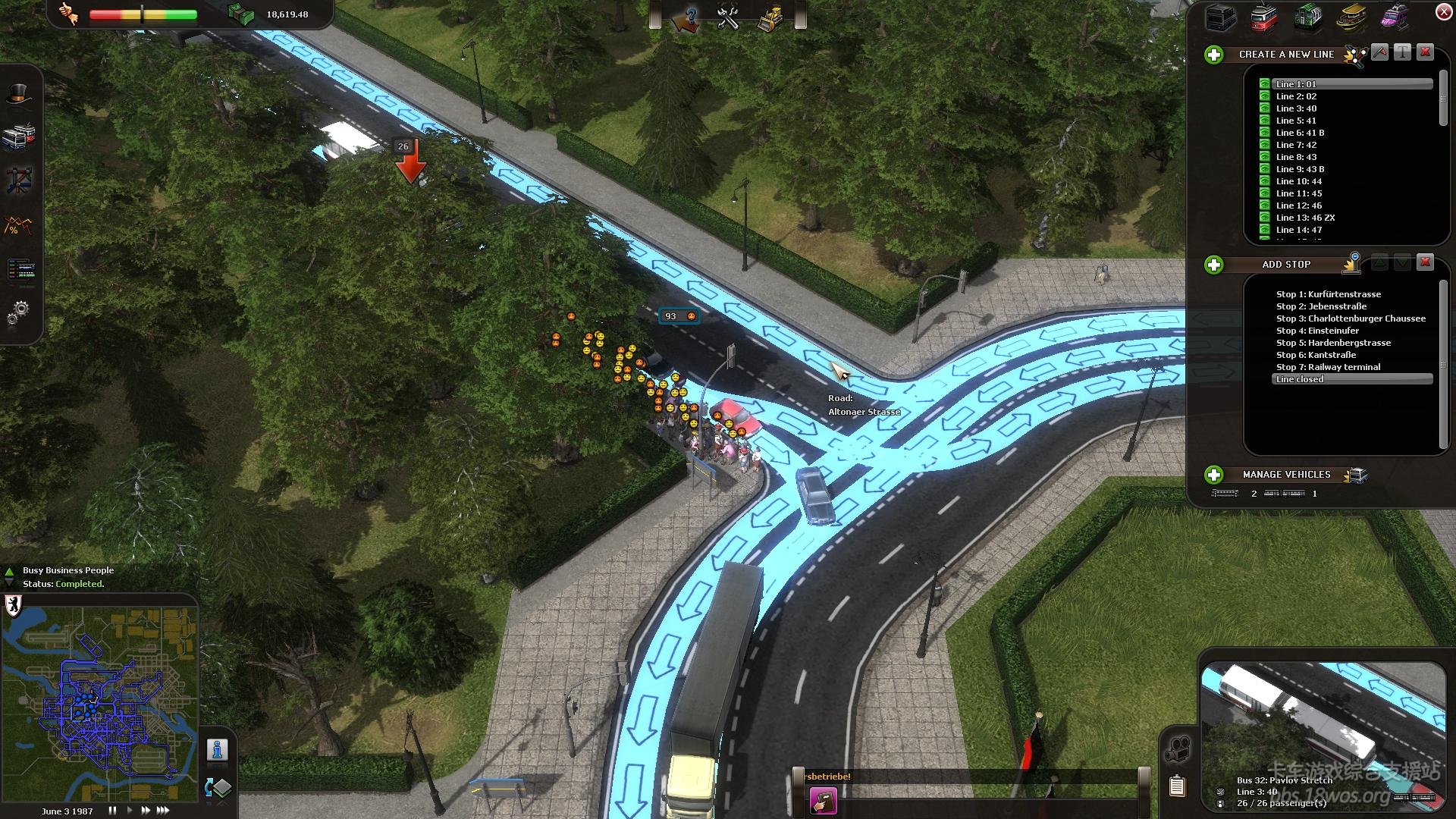Activate the bulldozer tool
Screen dimensions: 1456x819
click(770, 19)
